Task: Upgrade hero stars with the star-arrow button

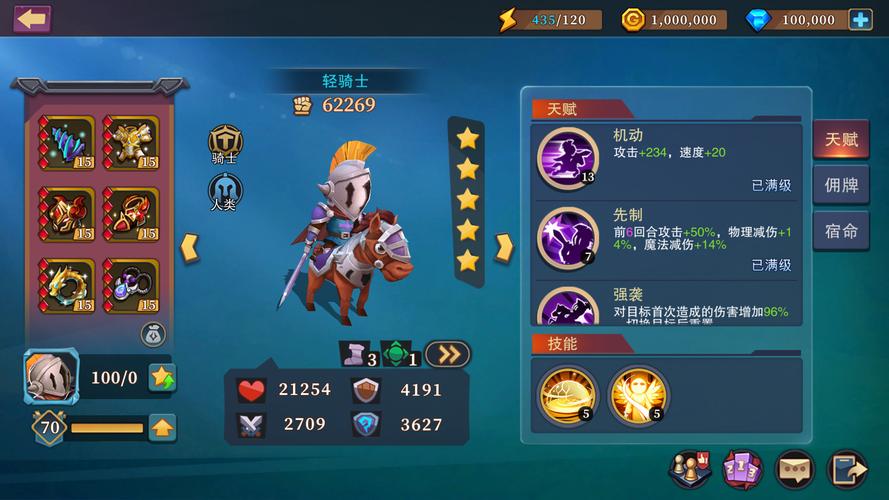Action: pyautogui.click(x=163, y=377)
